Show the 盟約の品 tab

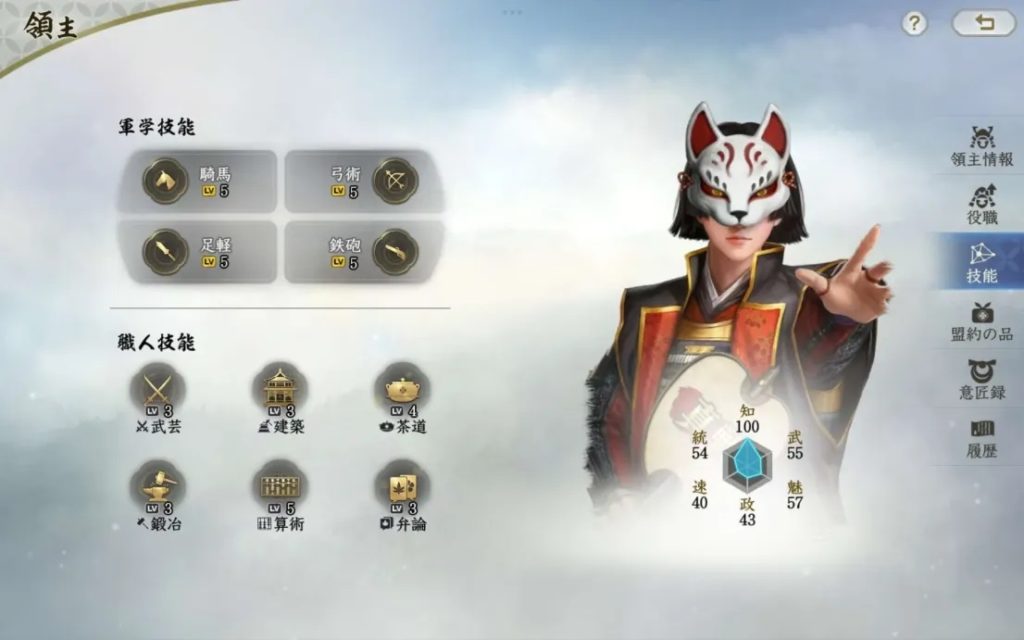coord(981,320)
